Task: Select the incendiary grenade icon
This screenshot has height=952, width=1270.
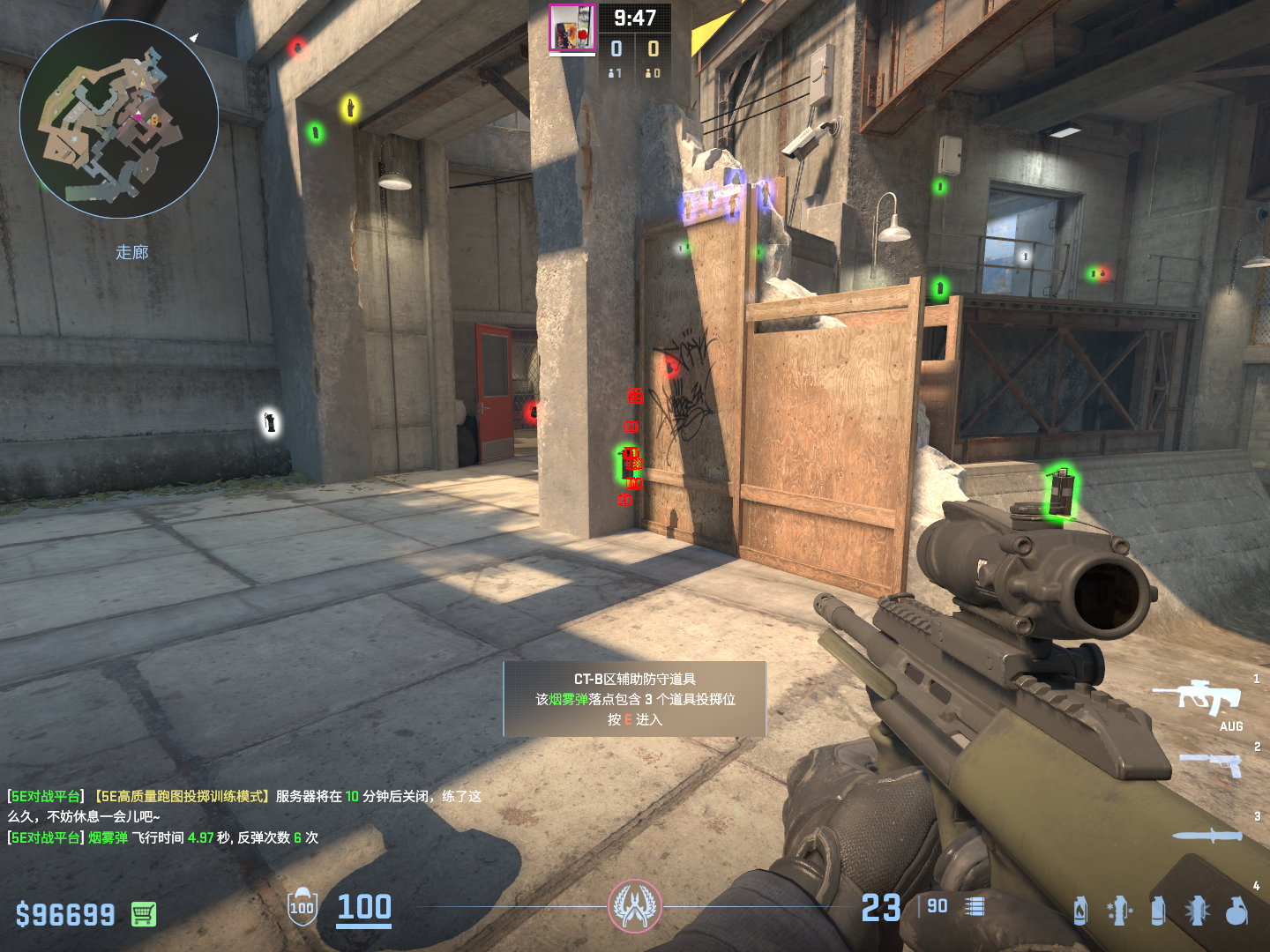Action: coord(1080,911)
